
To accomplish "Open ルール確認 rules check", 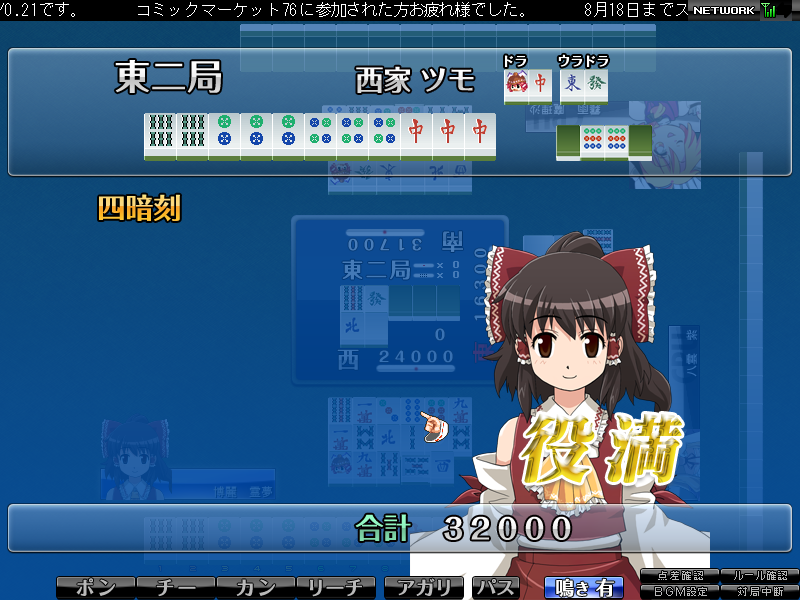I will tap(759, 576).
